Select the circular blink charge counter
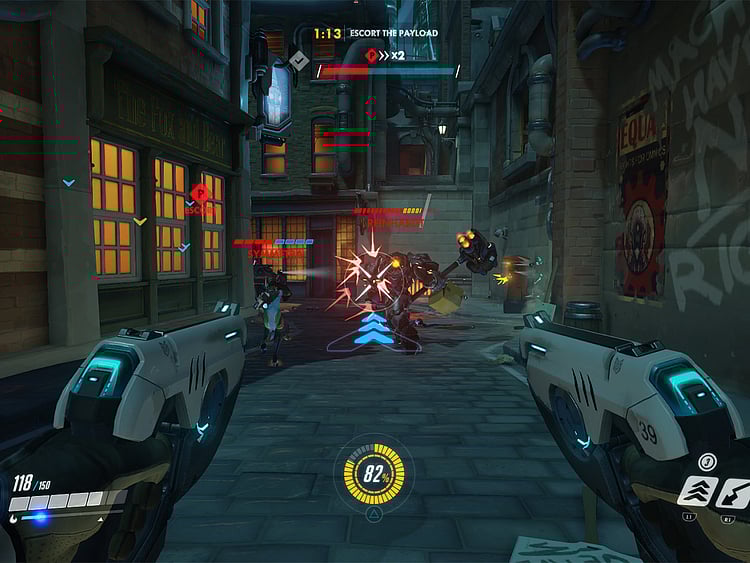750x563 pixels. tap(708, 461)
